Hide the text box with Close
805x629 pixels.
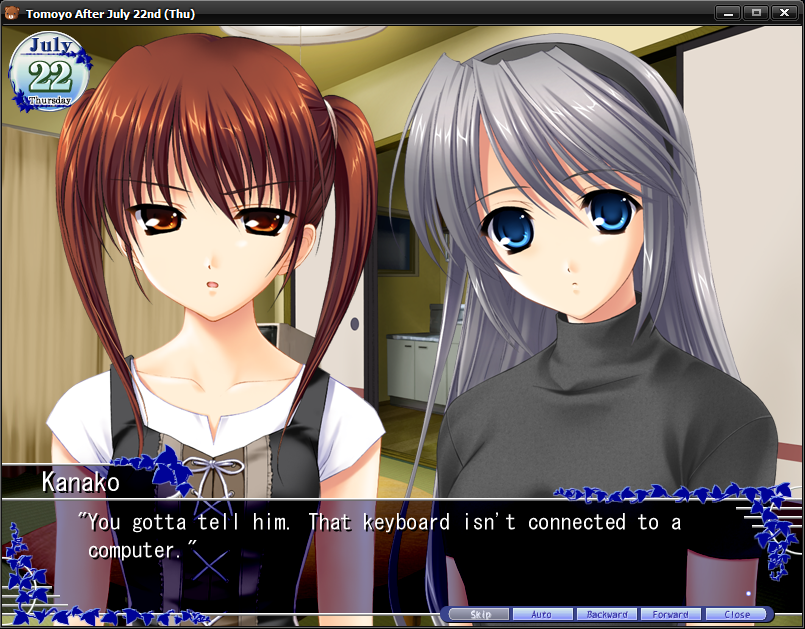[737, 614]
